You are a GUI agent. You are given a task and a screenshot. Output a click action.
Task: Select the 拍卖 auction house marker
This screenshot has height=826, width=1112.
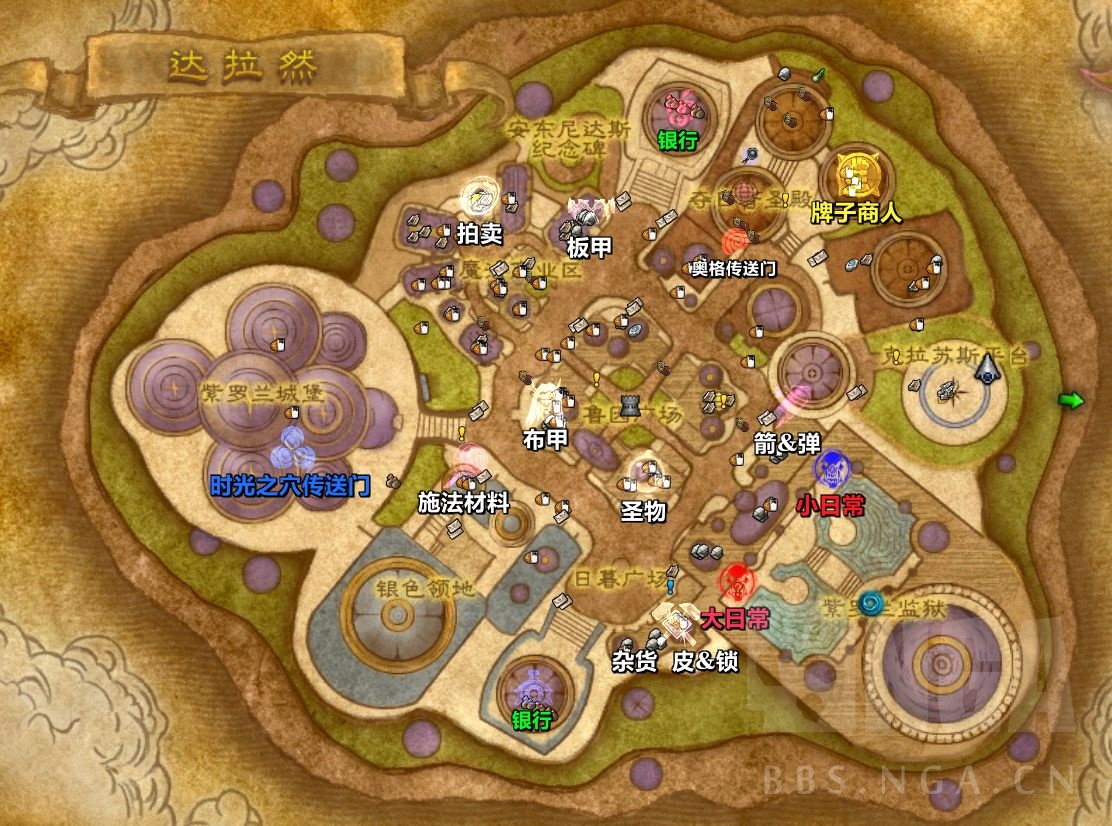click(479, 198)
